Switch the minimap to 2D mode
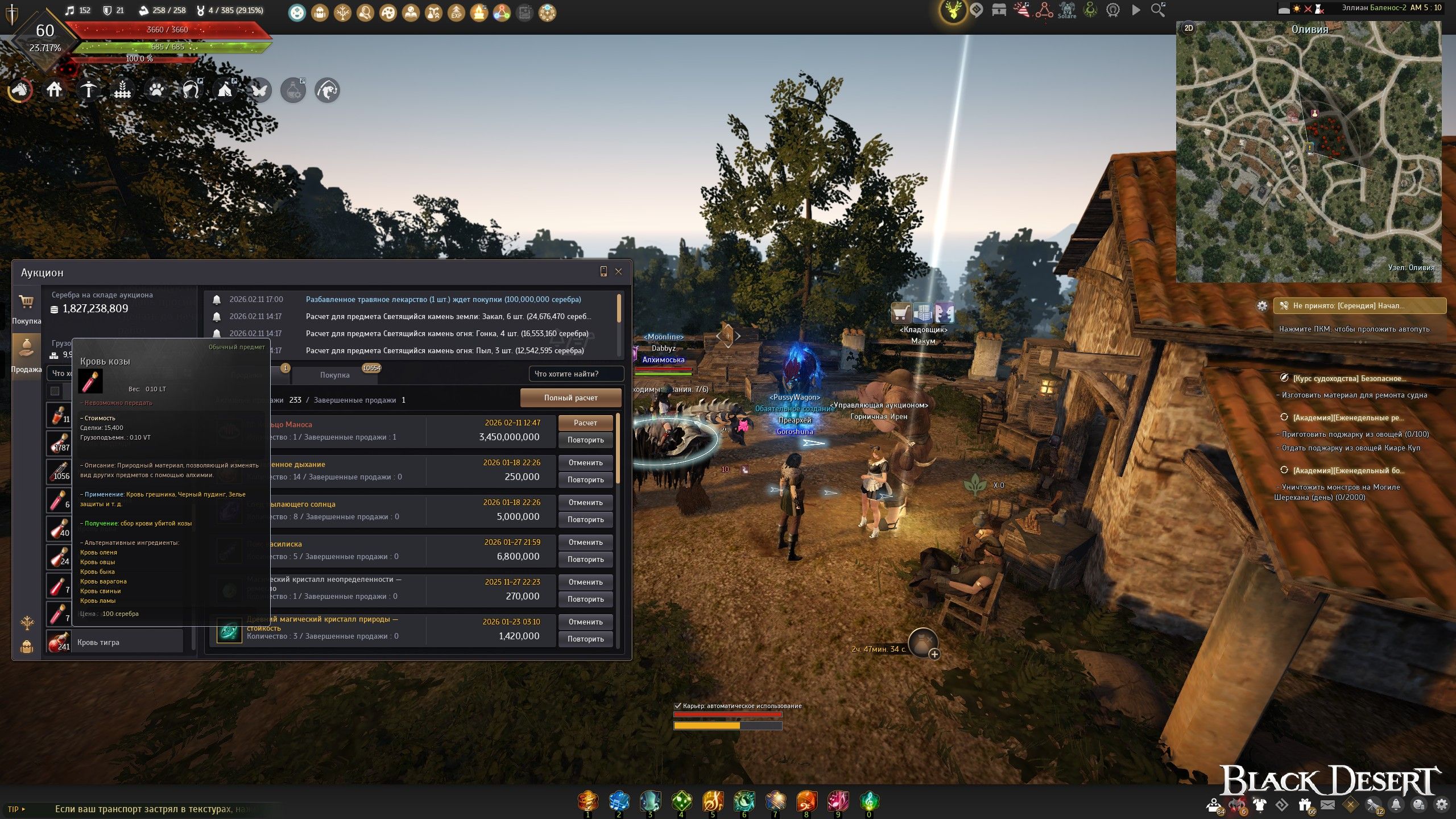 pyautogui.click(x=1189, y=28)
